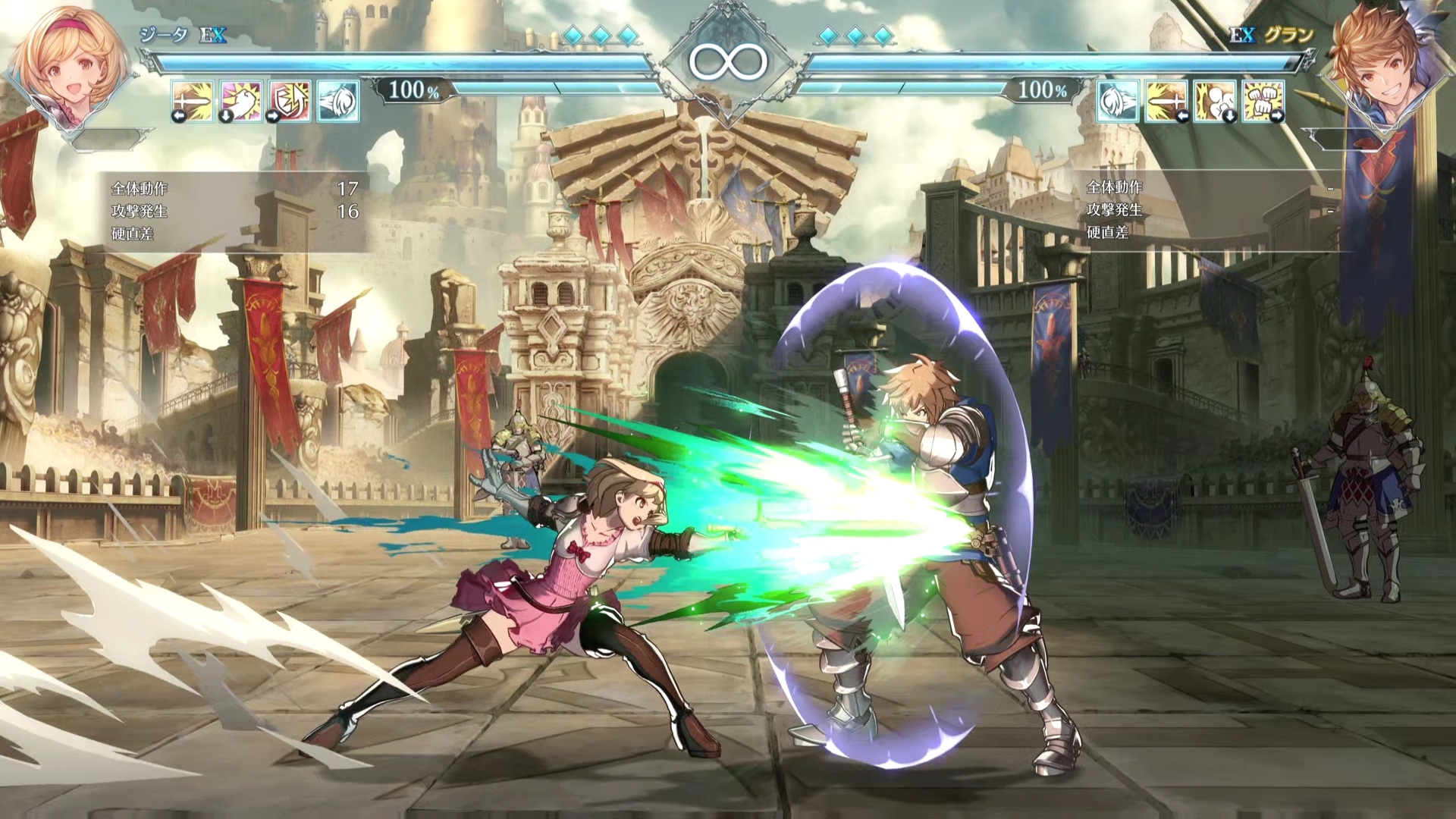This screenshot has width=1456, height=819.
Task: Select Djeeta's sword-thrust skill icon
Action: 193,102
